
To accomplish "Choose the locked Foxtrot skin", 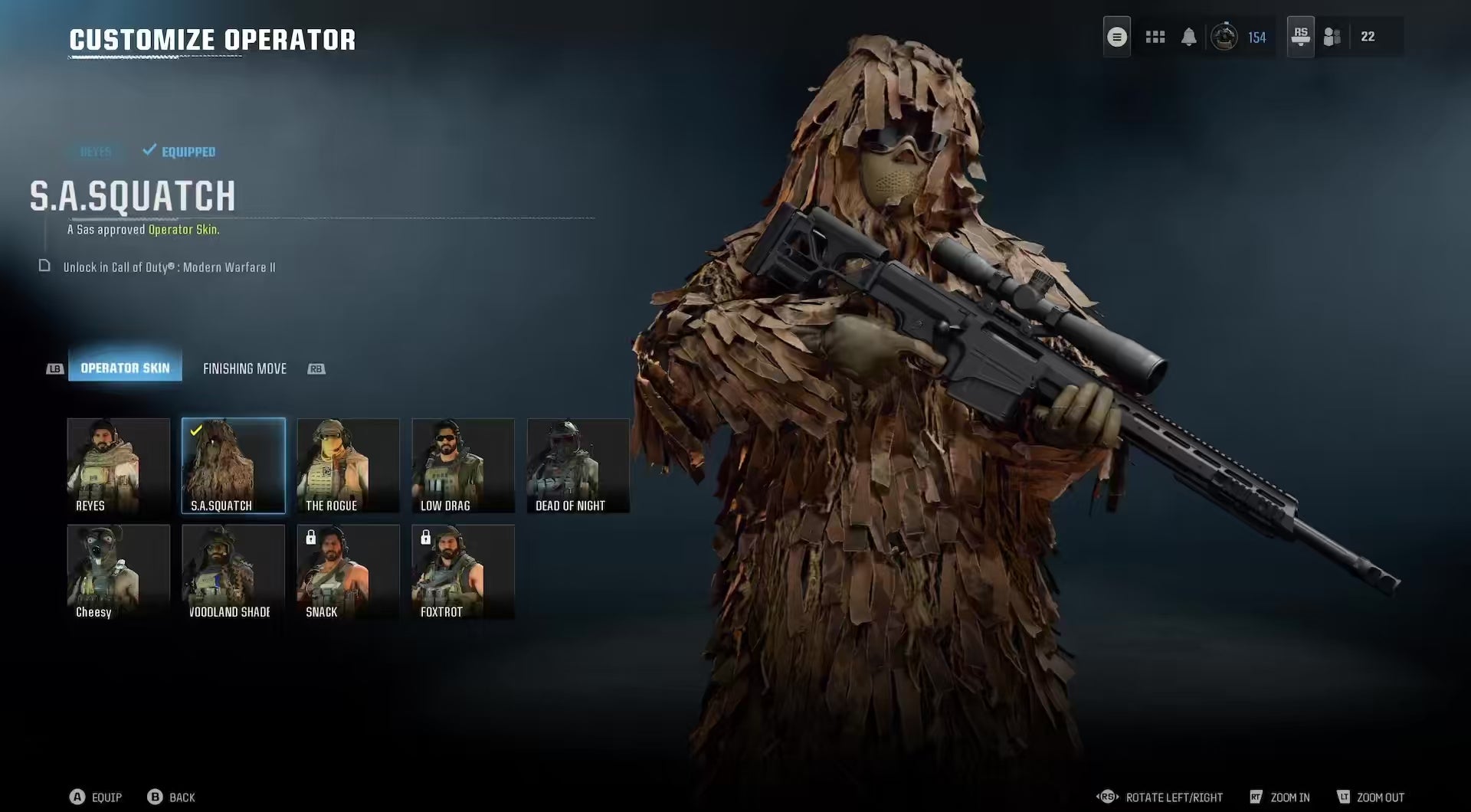I will (463, 571).
